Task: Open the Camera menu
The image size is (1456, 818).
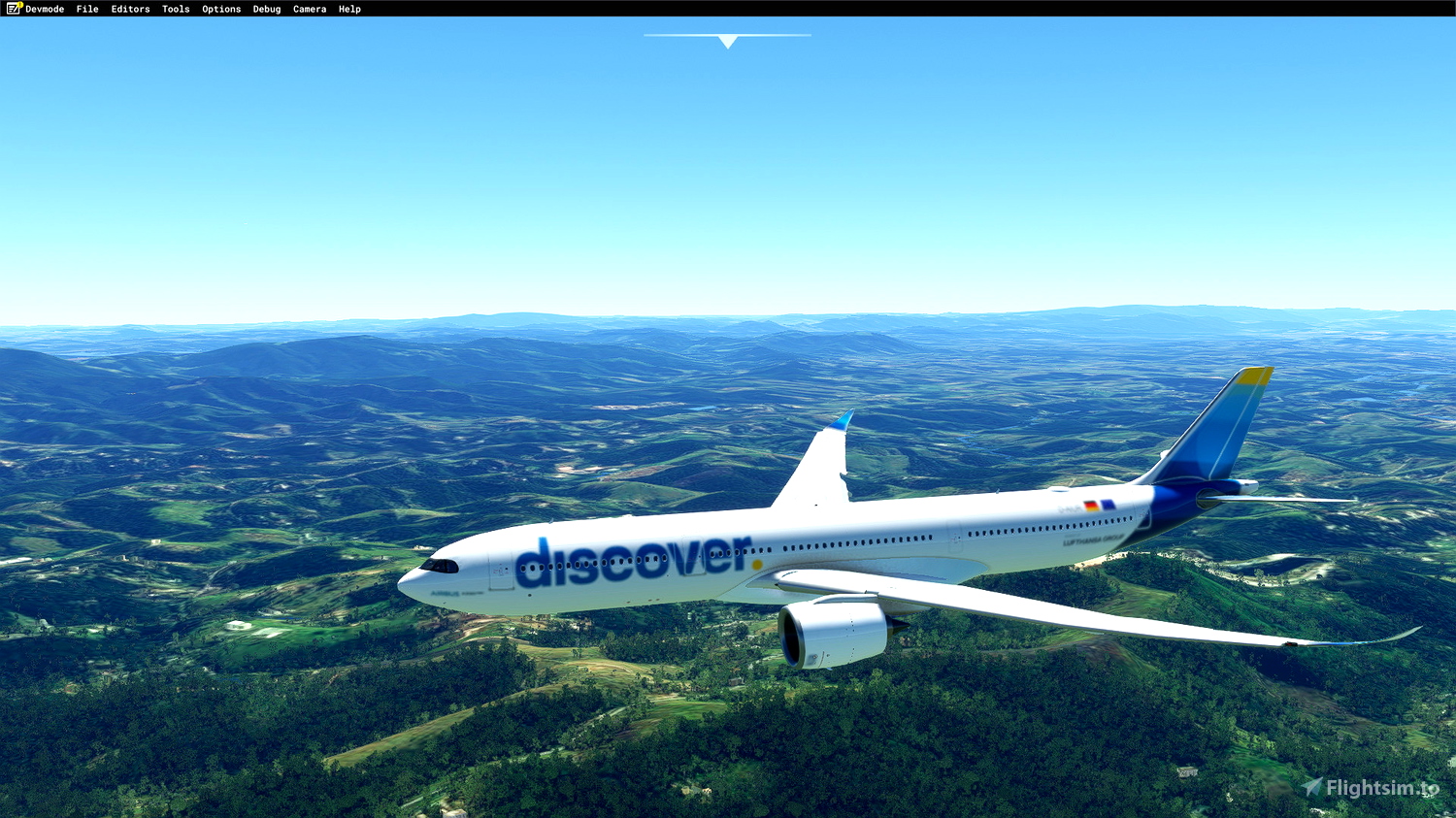Action: point(309,9)
